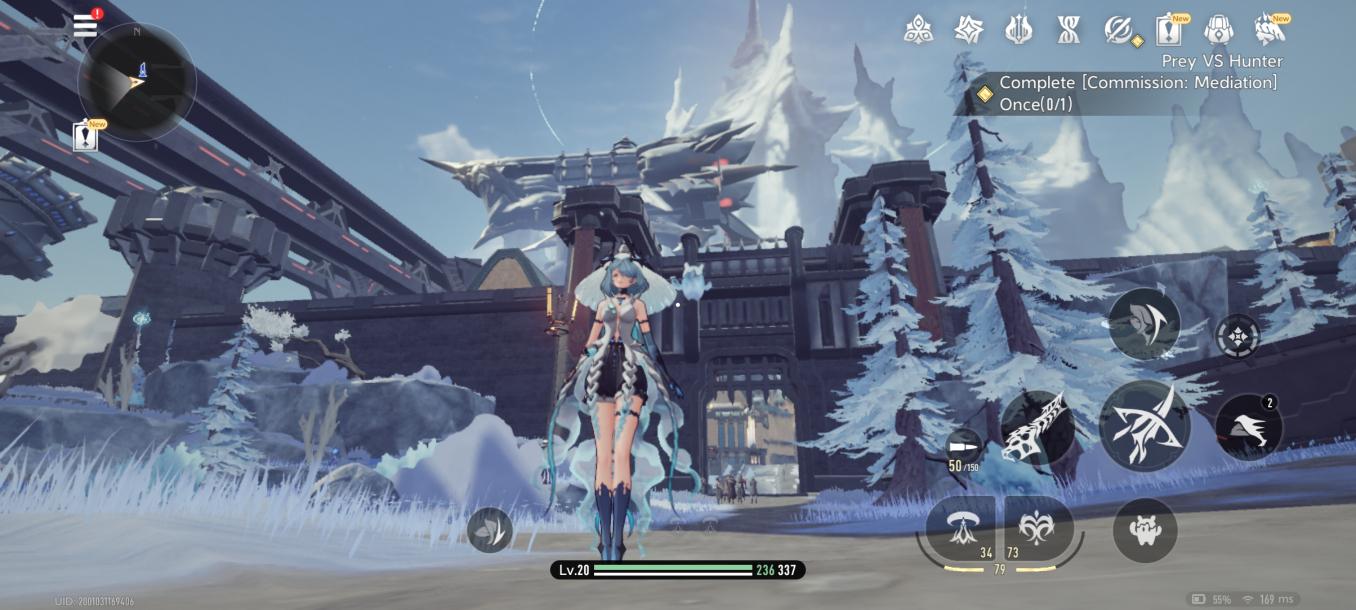Open the four-point star menu icon

coord(968,30)
